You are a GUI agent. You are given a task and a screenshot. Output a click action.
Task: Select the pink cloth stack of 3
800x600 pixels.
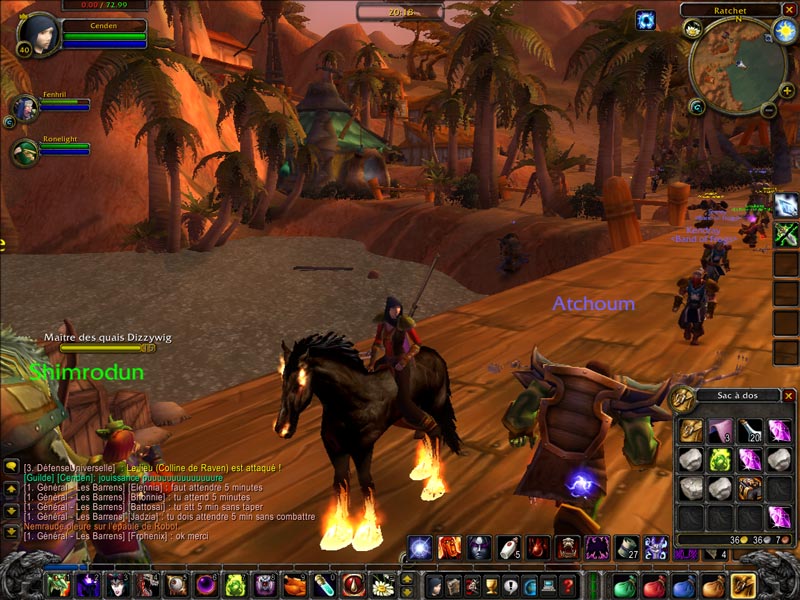pyautogui.click(x=722, y=430)
